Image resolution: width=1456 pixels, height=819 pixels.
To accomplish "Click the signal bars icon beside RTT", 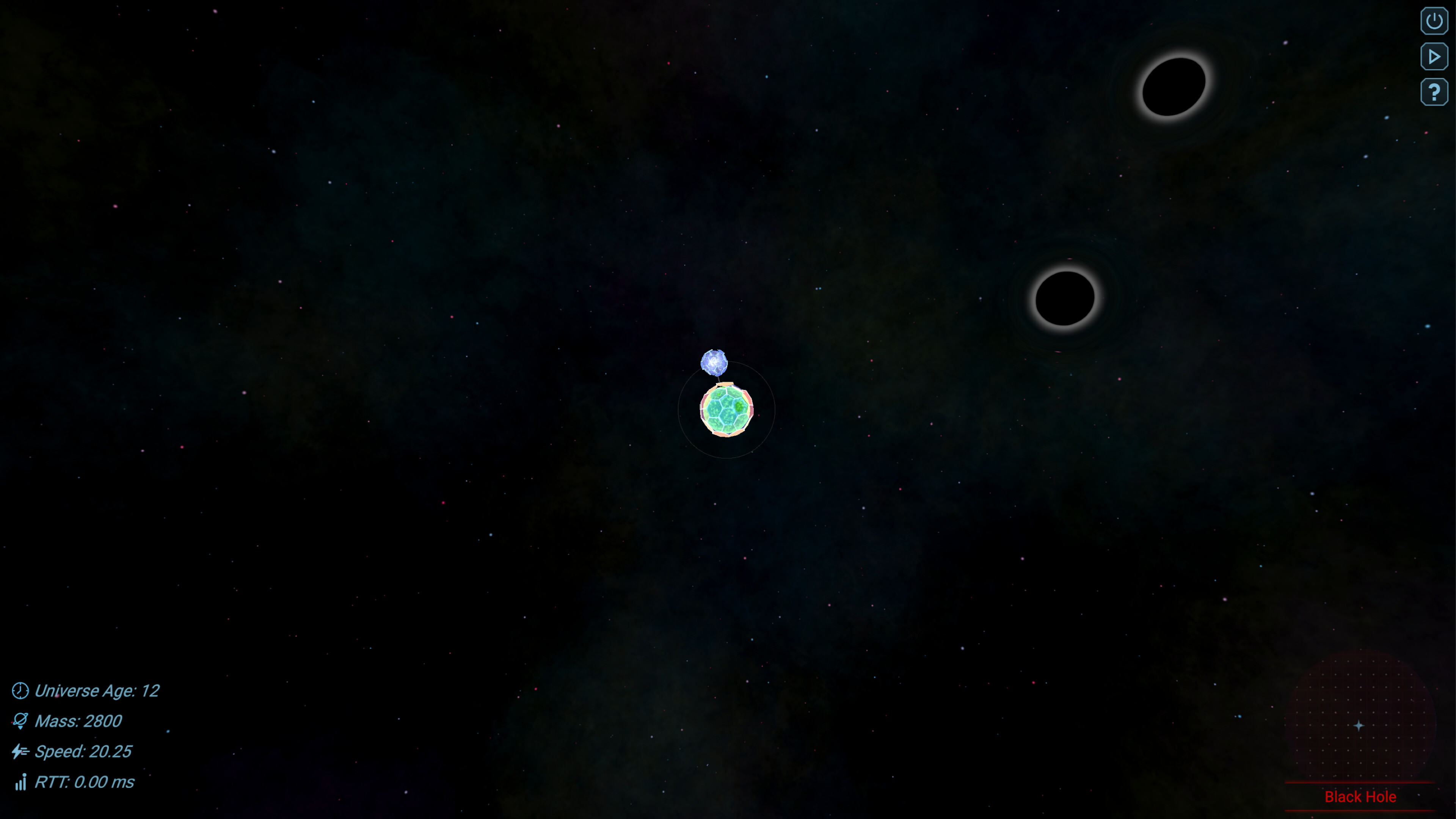I will point(20,783).
